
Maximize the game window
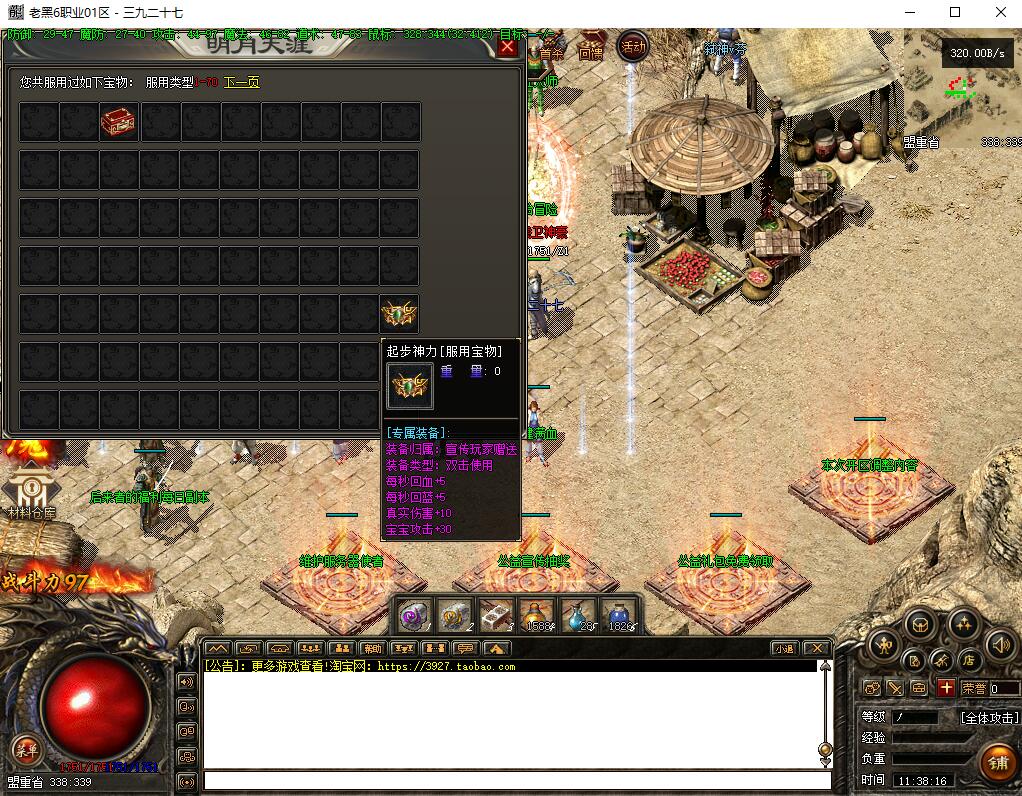tap(955, 13)
